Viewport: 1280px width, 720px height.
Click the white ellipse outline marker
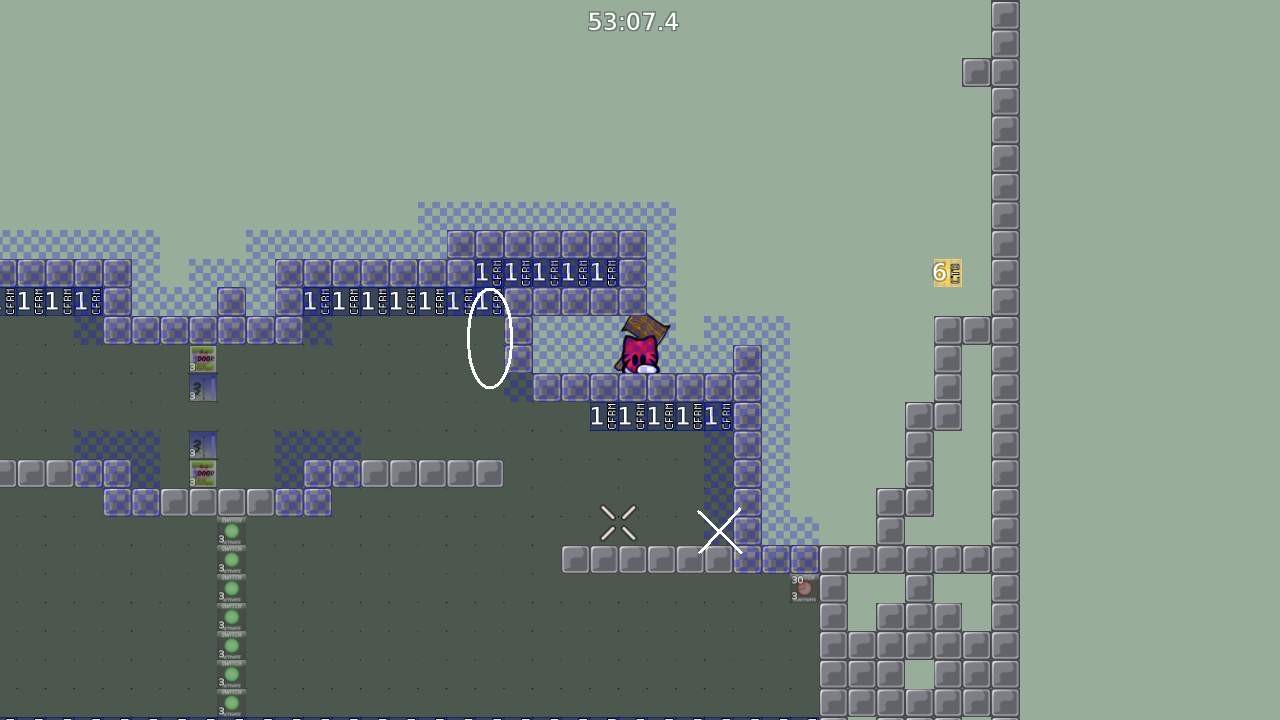click(490, 338)
